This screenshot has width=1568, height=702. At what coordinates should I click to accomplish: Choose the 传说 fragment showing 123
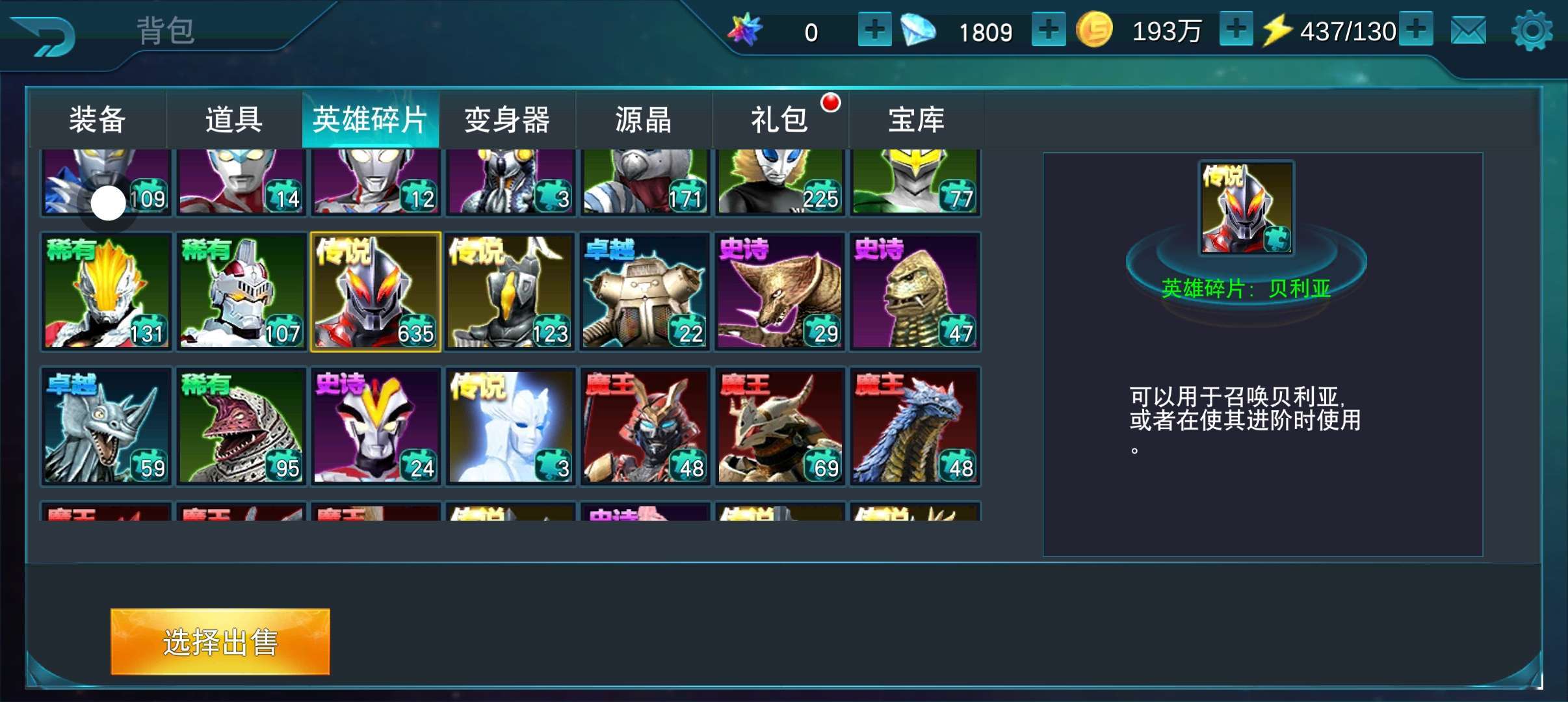coord(510,292)
